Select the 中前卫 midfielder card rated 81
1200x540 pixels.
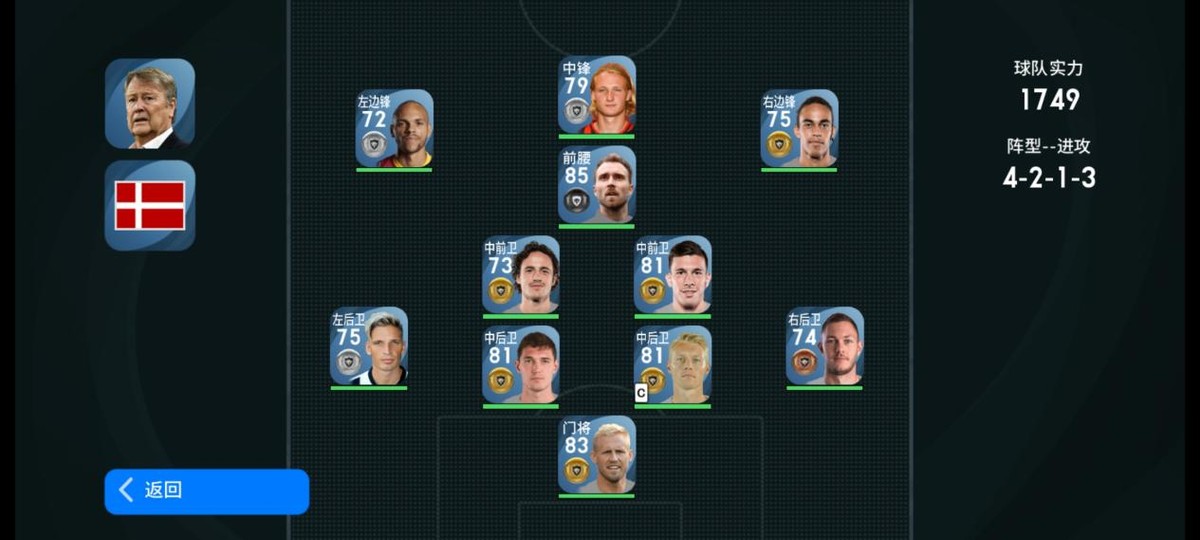[x=672, y=275]
